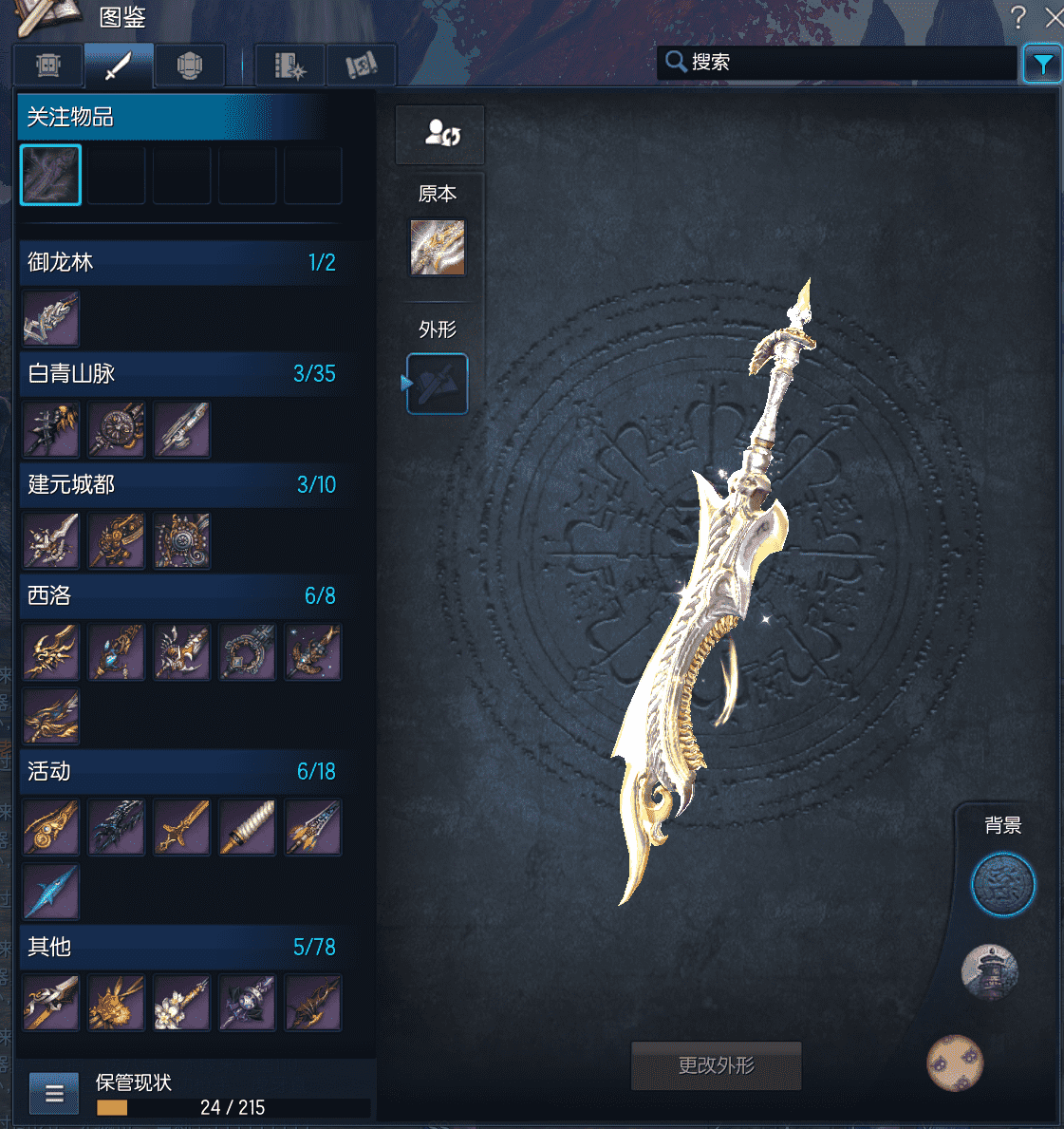Image resolution: width=1064 pixels, height=1129 pixels.
Task: Collapse the 活动 category header
Action: (180, 772)
